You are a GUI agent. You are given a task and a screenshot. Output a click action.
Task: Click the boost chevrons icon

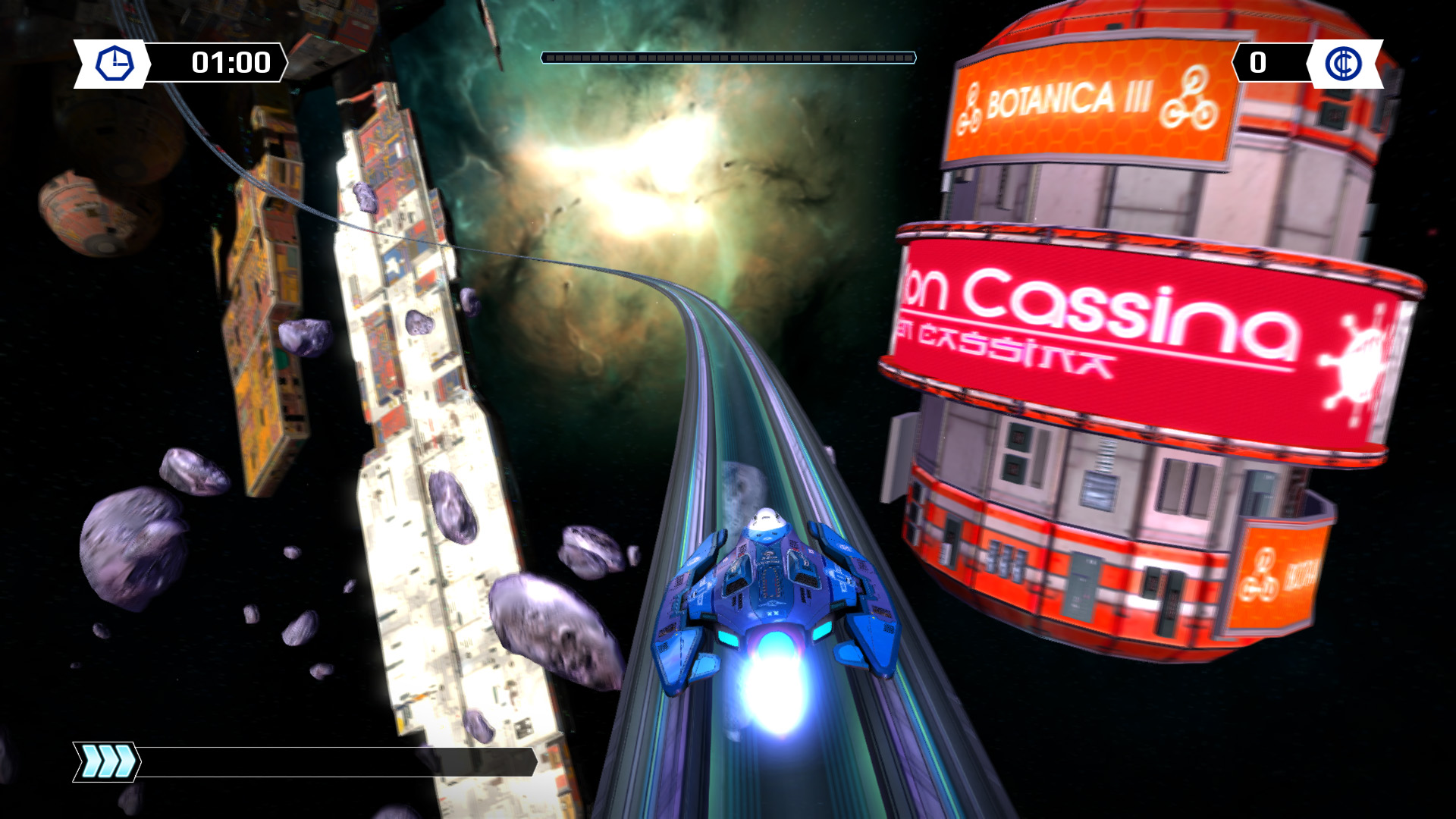click(x=107, y=761)
